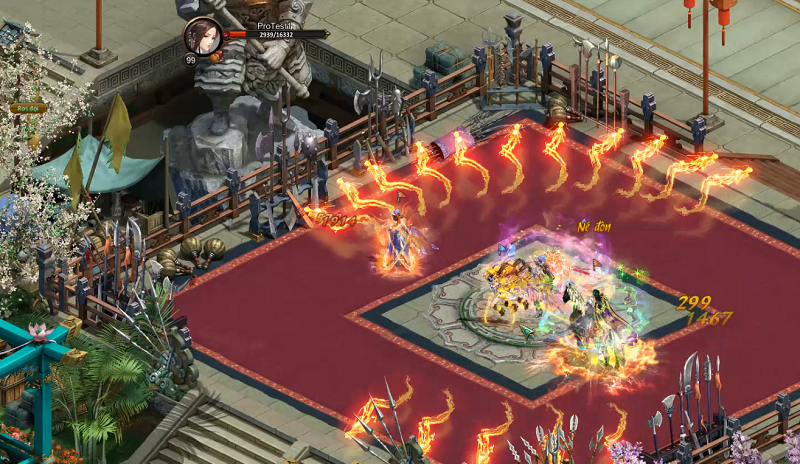Open the ProTest character portrait

pos(204,35)
